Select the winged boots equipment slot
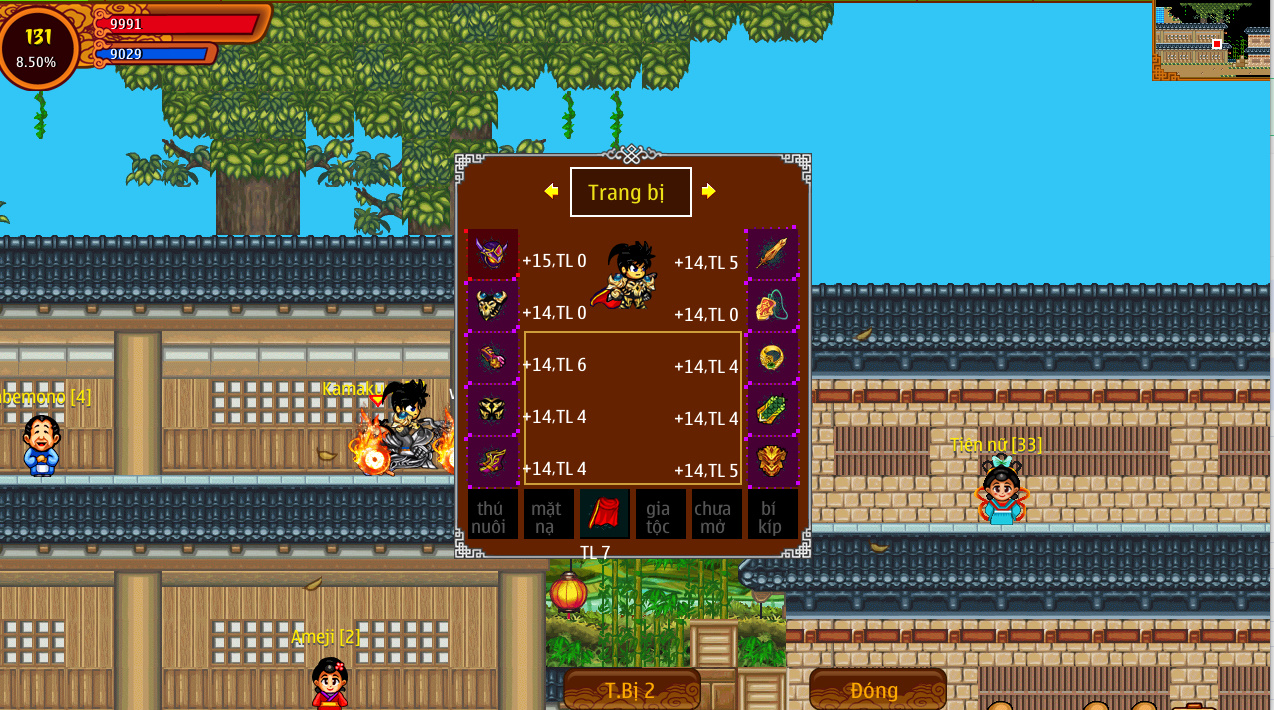1274x710 pixels. [x=492, y=461]
